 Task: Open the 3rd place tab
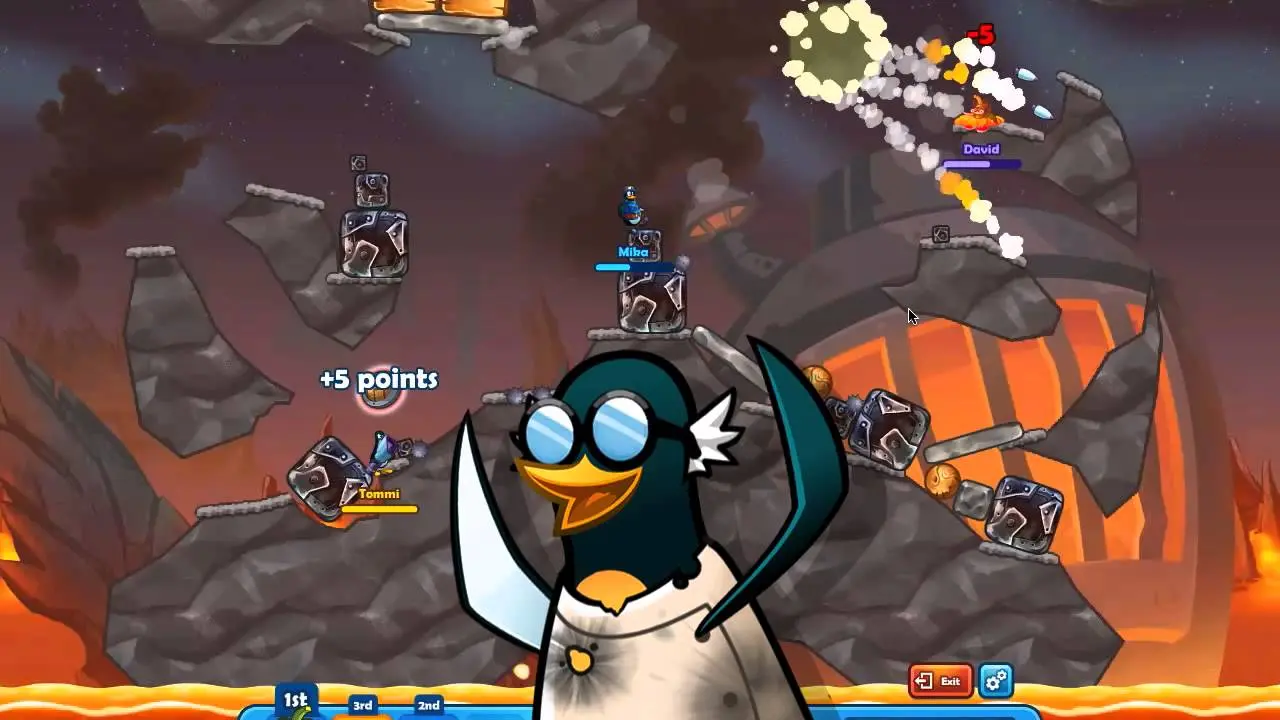tap(362, 706)
